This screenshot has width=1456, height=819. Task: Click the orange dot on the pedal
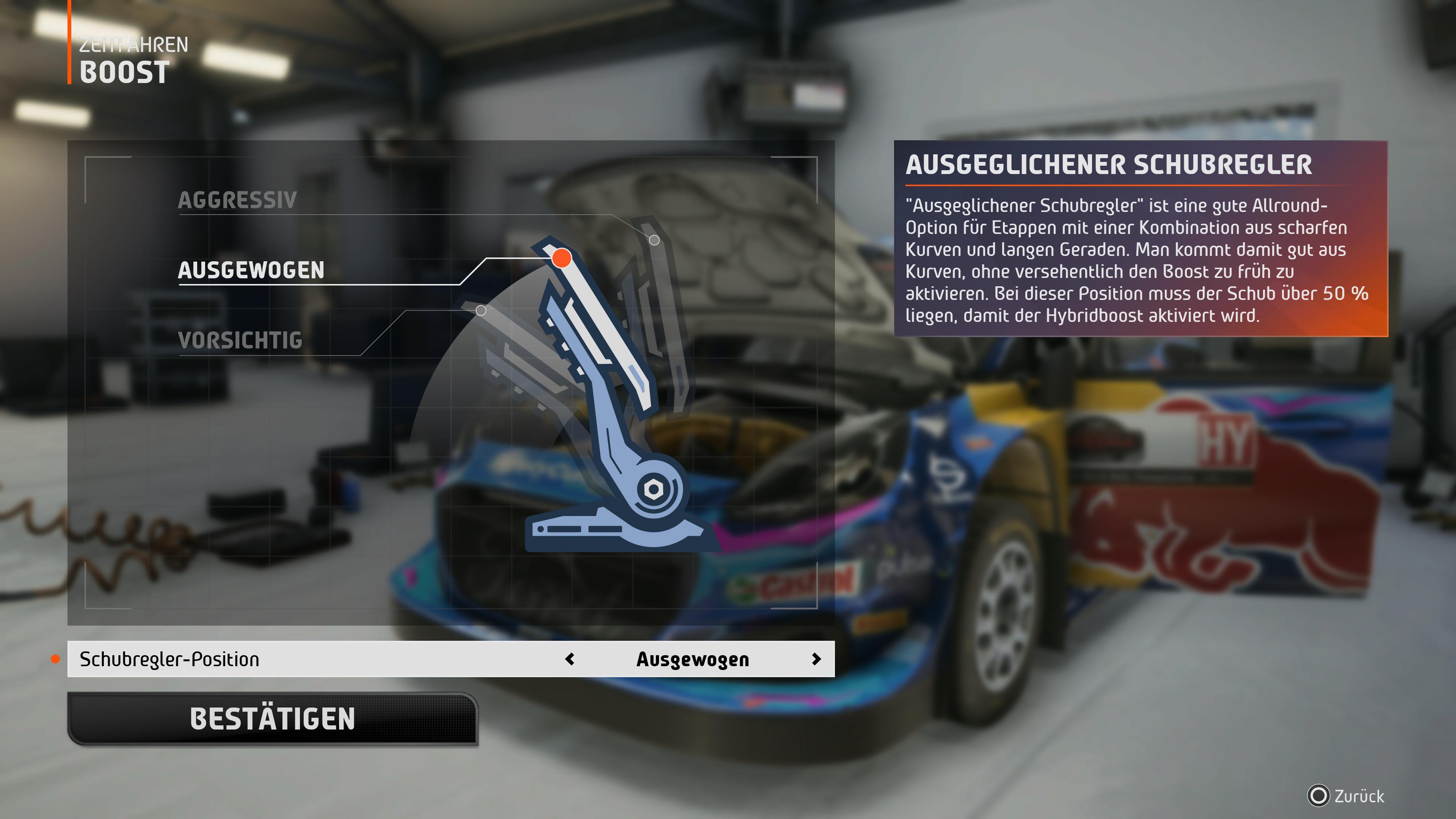coord(561,258)
